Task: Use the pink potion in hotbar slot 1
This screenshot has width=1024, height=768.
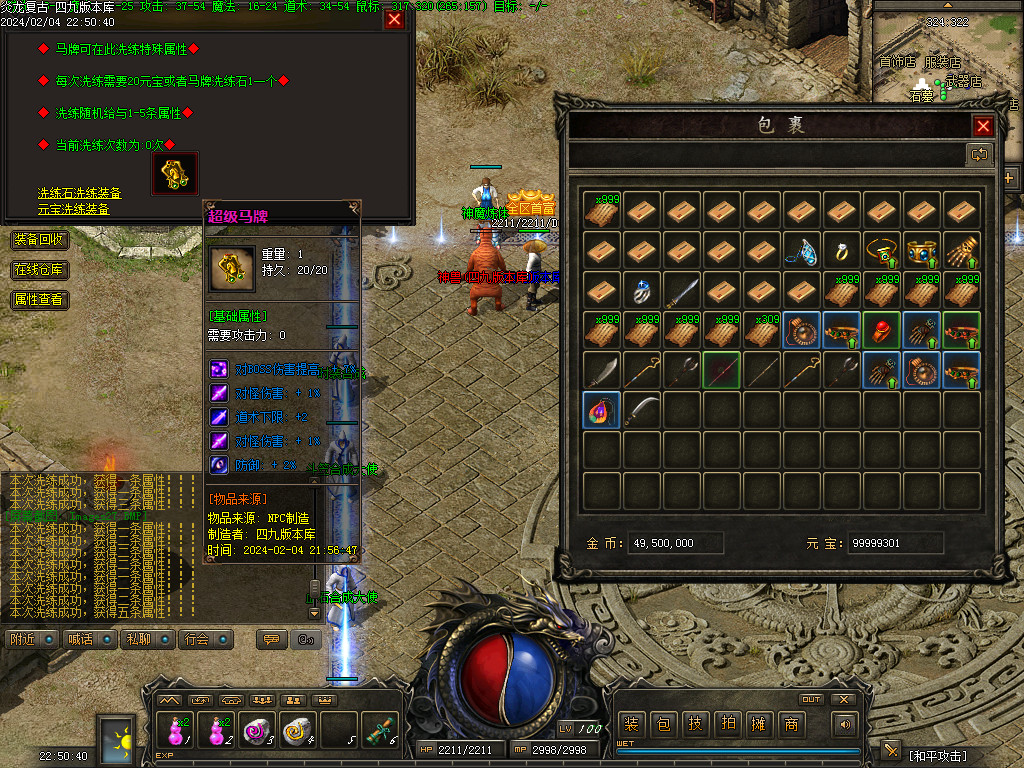Action: pyautogui.click(x=176, y=732)
